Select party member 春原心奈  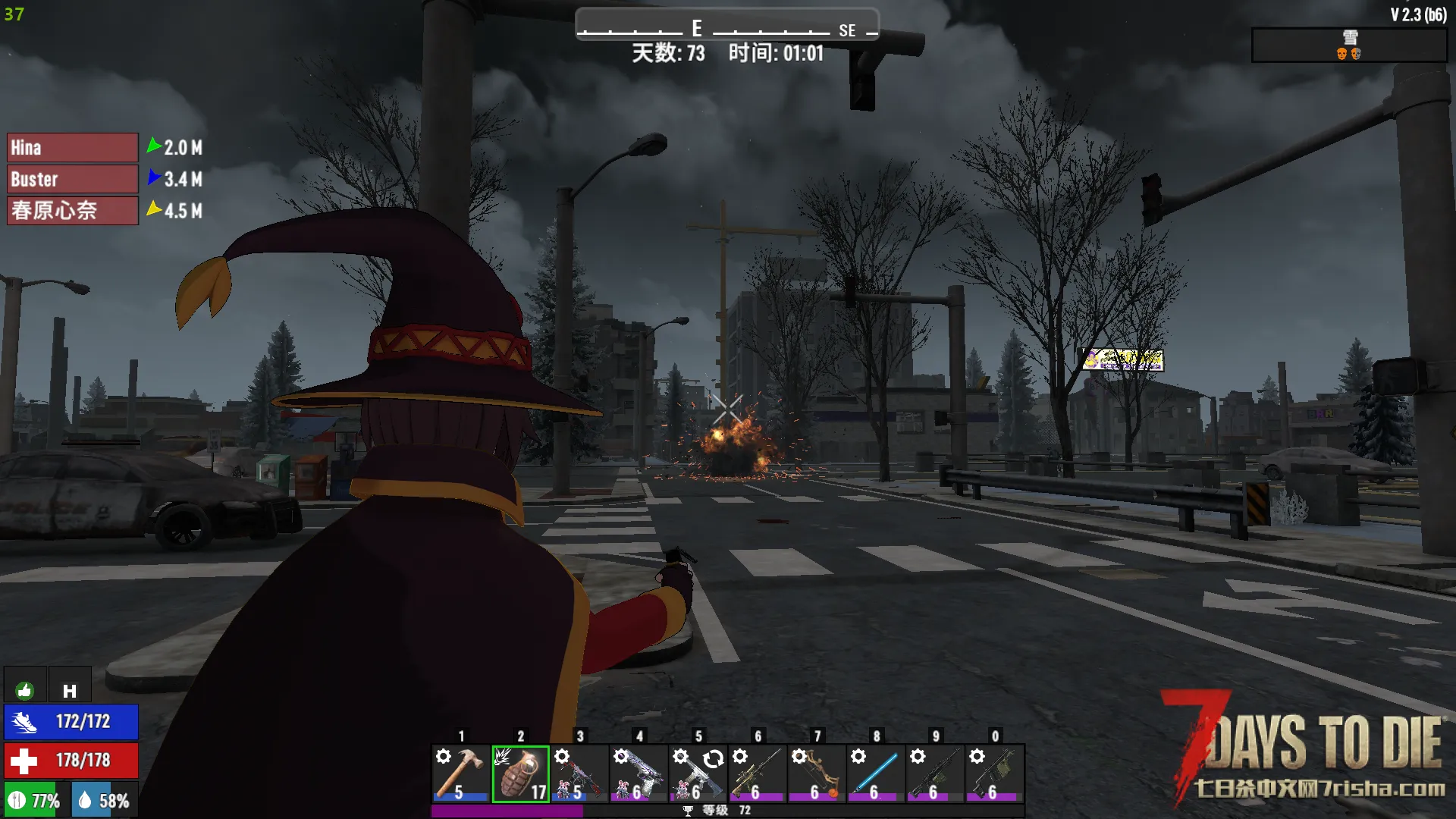coord(73,211)
